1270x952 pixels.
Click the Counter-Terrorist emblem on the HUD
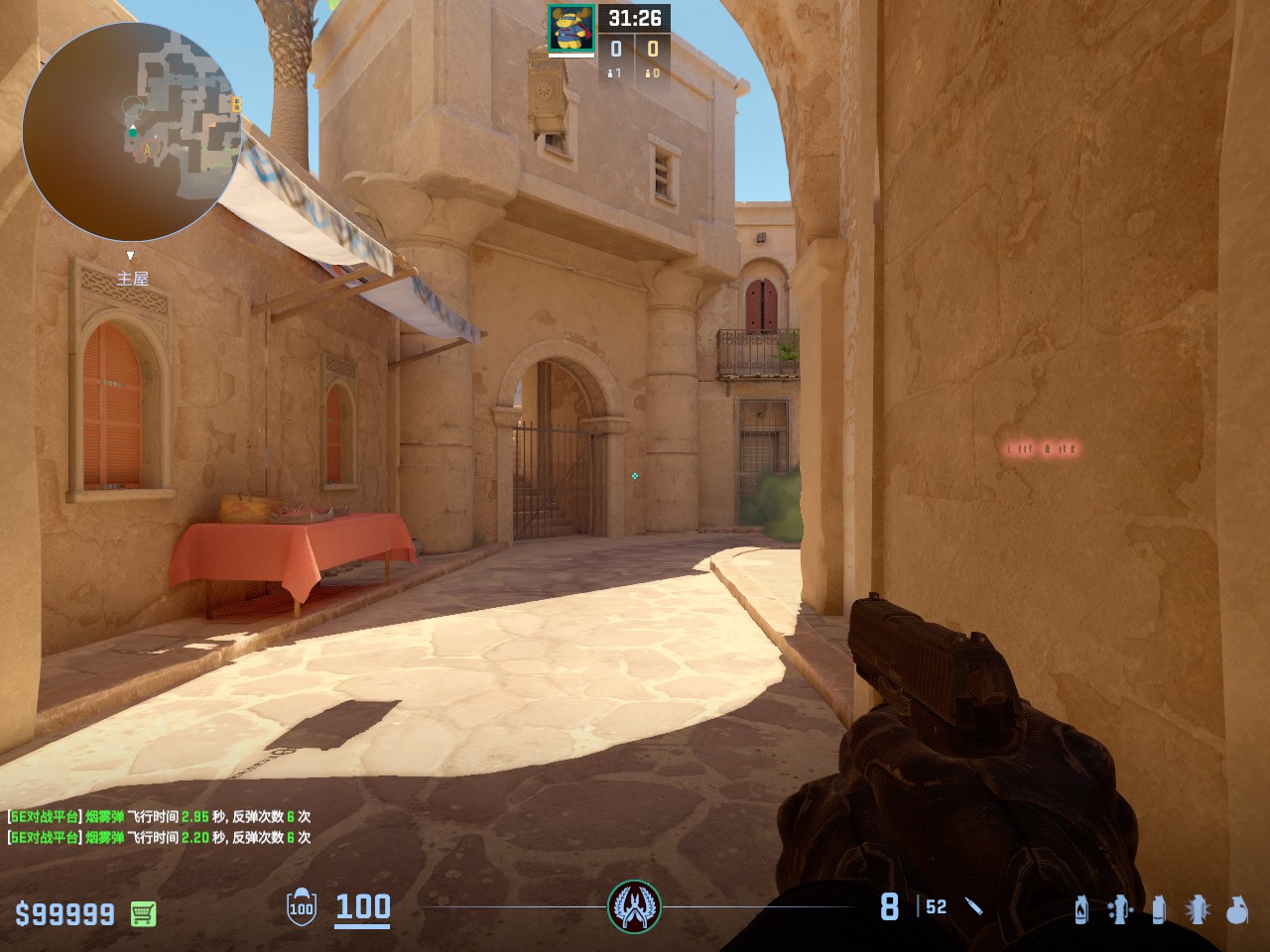634,906
